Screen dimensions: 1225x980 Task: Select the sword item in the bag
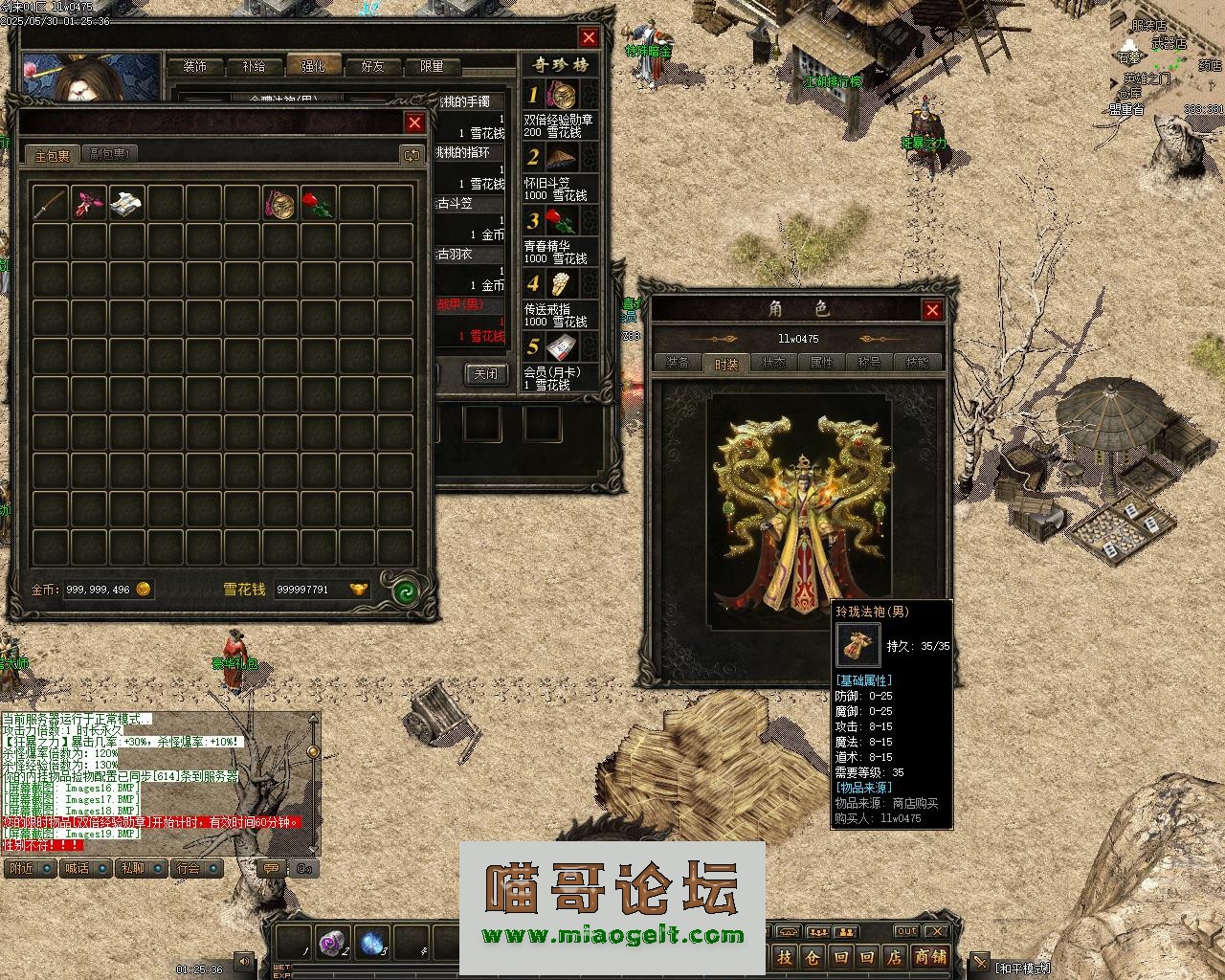pos(49,203)
